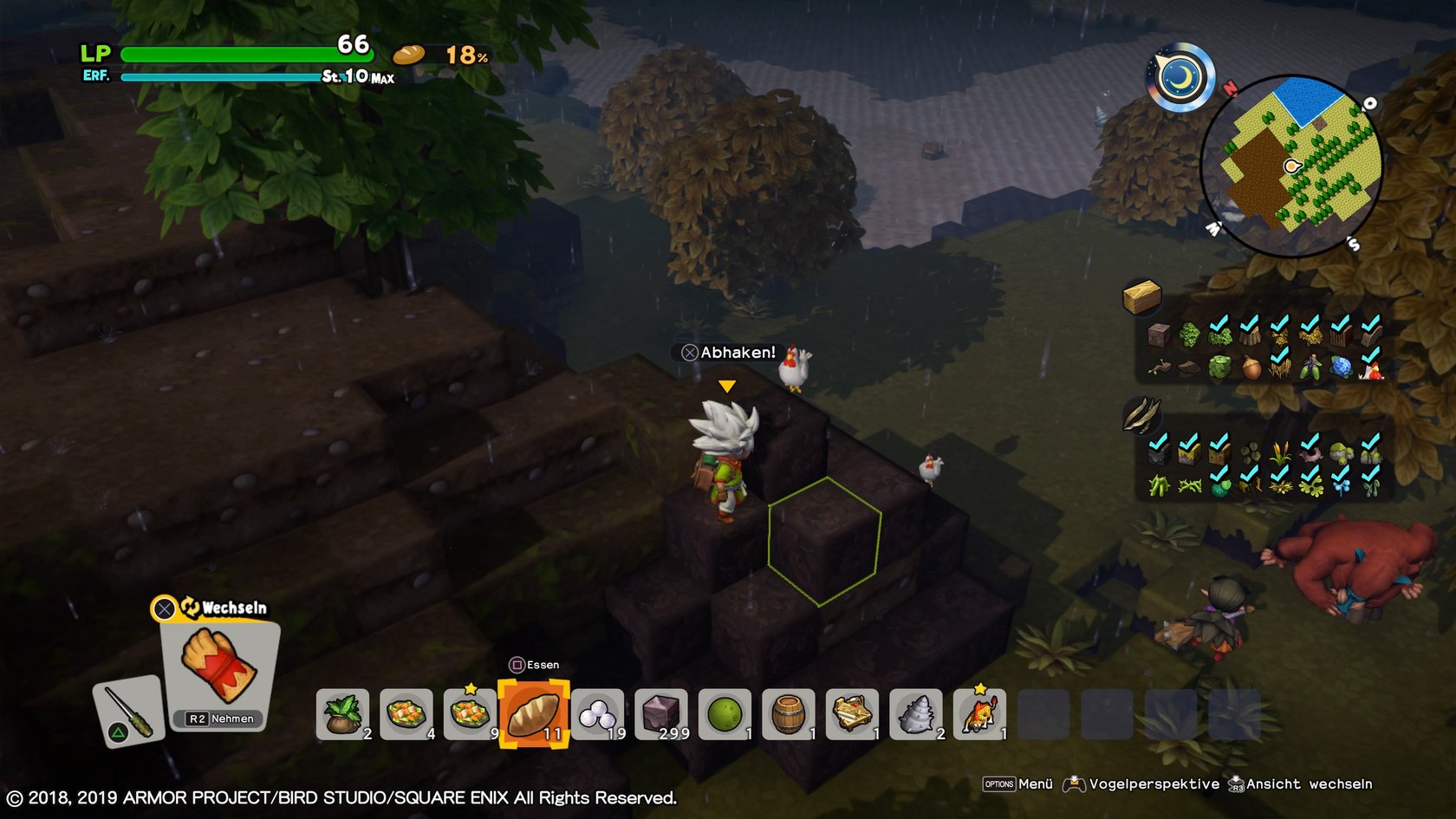Select the dark earth block slot
Screen dimensions: 1456x819
point(661,714)
